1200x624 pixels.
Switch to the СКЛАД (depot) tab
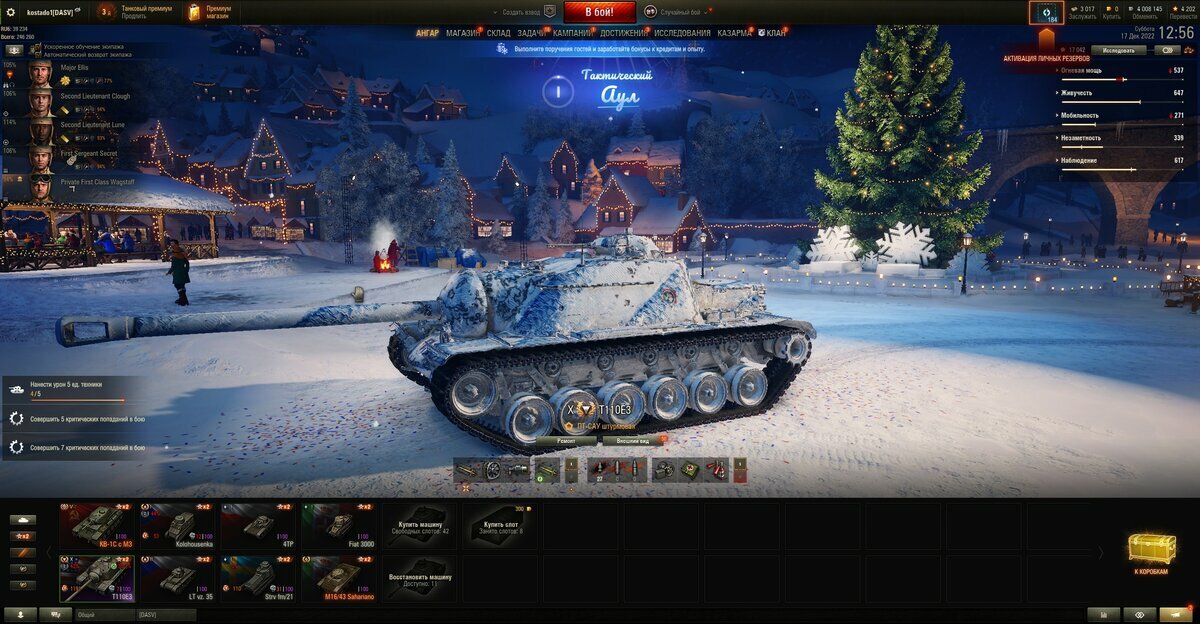coord(498,33)
